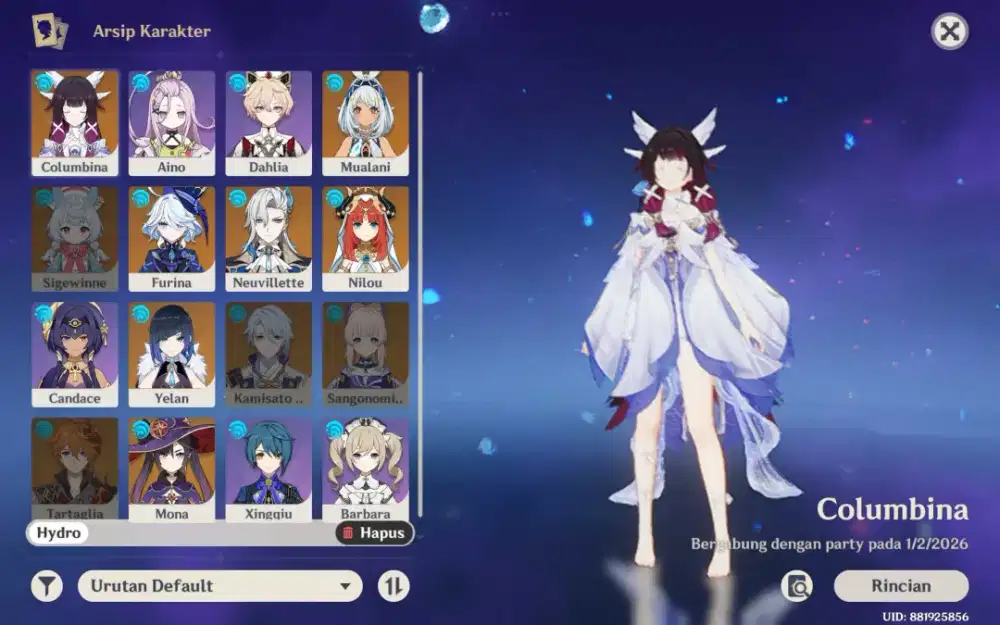This screenshot has height=625, width=1000.
Task: Select Neuvillette's portrait
Action: 268,238
